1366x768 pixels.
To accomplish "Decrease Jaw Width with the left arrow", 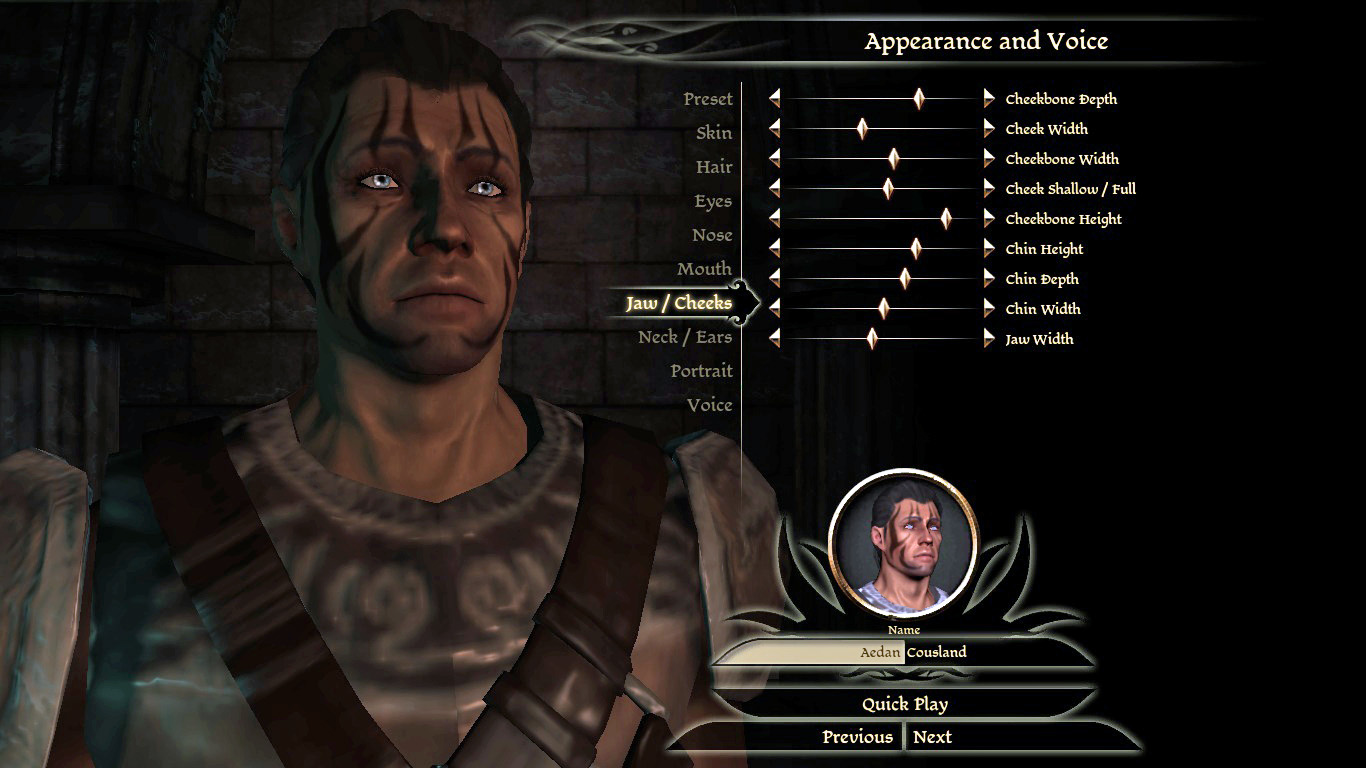I will 775,338.
